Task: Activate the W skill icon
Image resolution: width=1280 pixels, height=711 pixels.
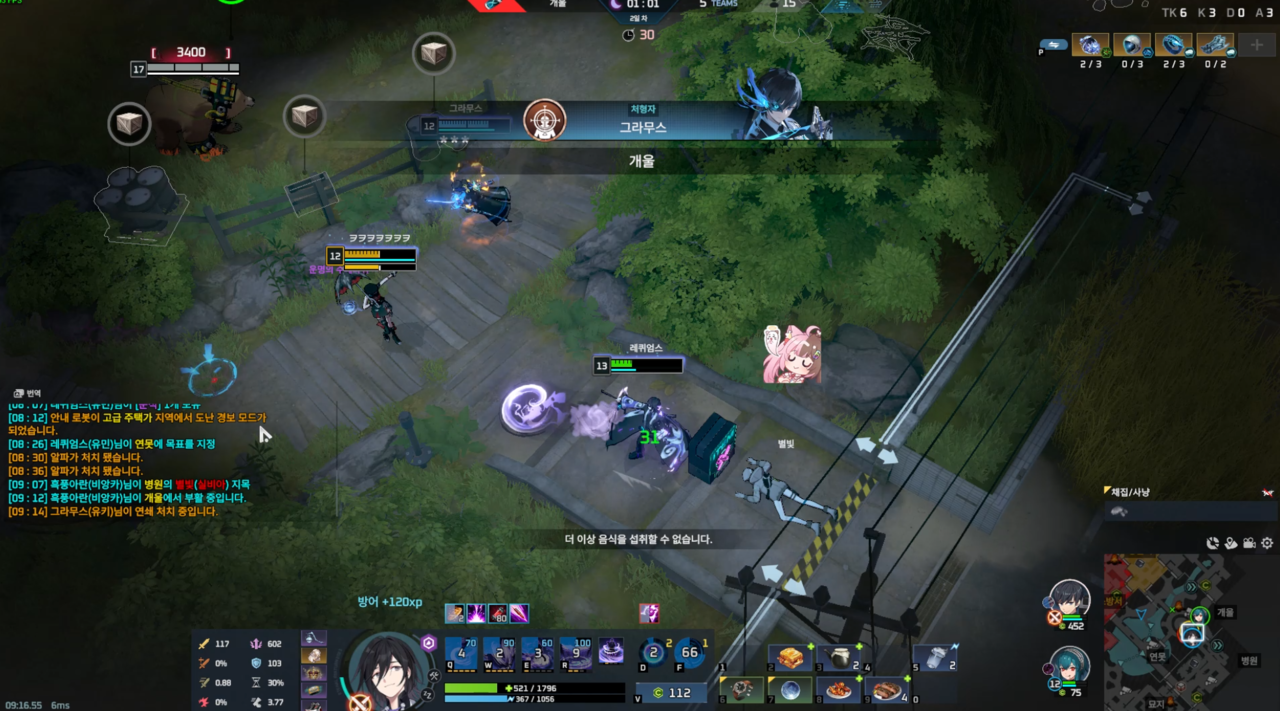Action: point(499,652)
